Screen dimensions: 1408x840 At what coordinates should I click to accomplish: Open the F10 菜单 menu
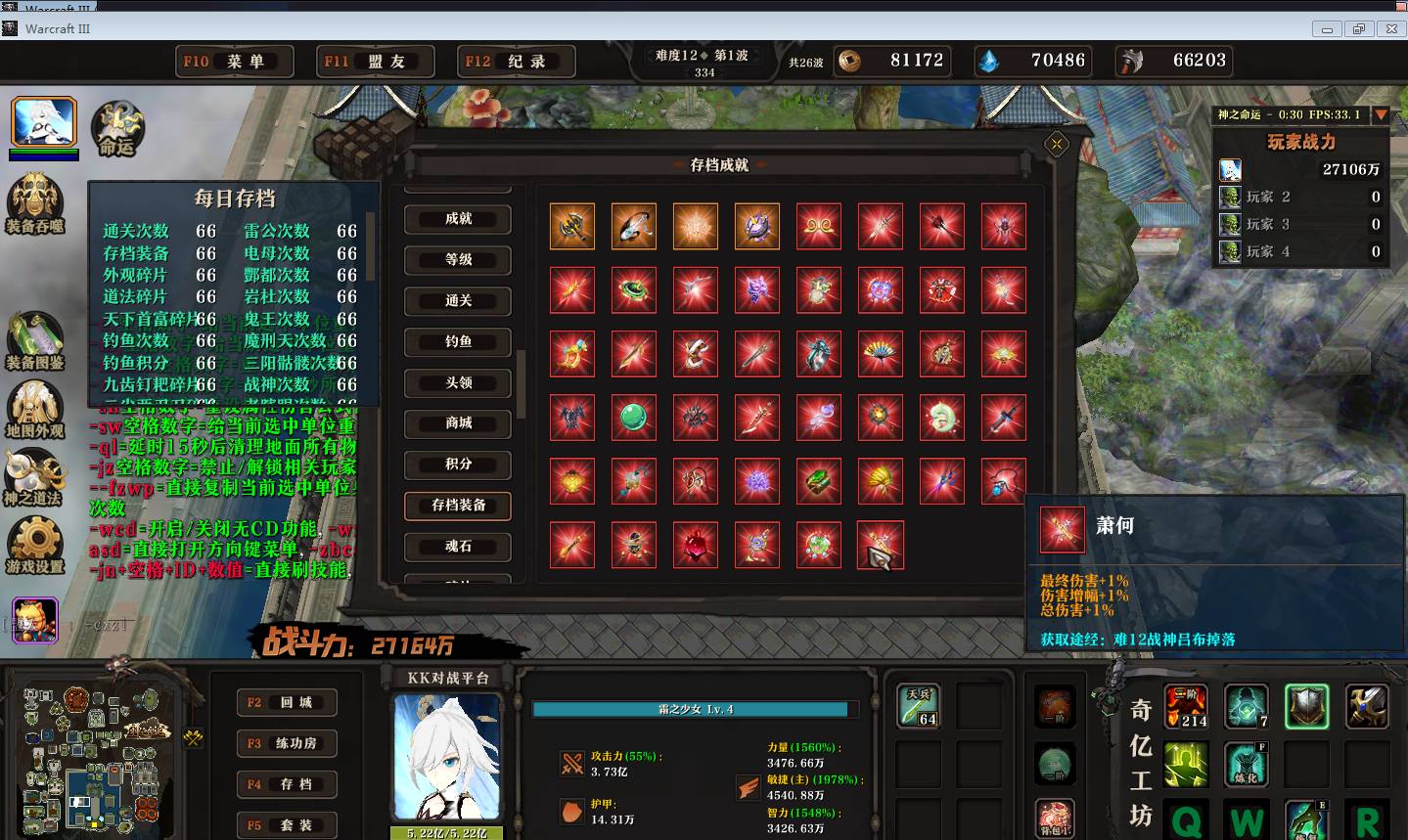[x=235, y=62]
